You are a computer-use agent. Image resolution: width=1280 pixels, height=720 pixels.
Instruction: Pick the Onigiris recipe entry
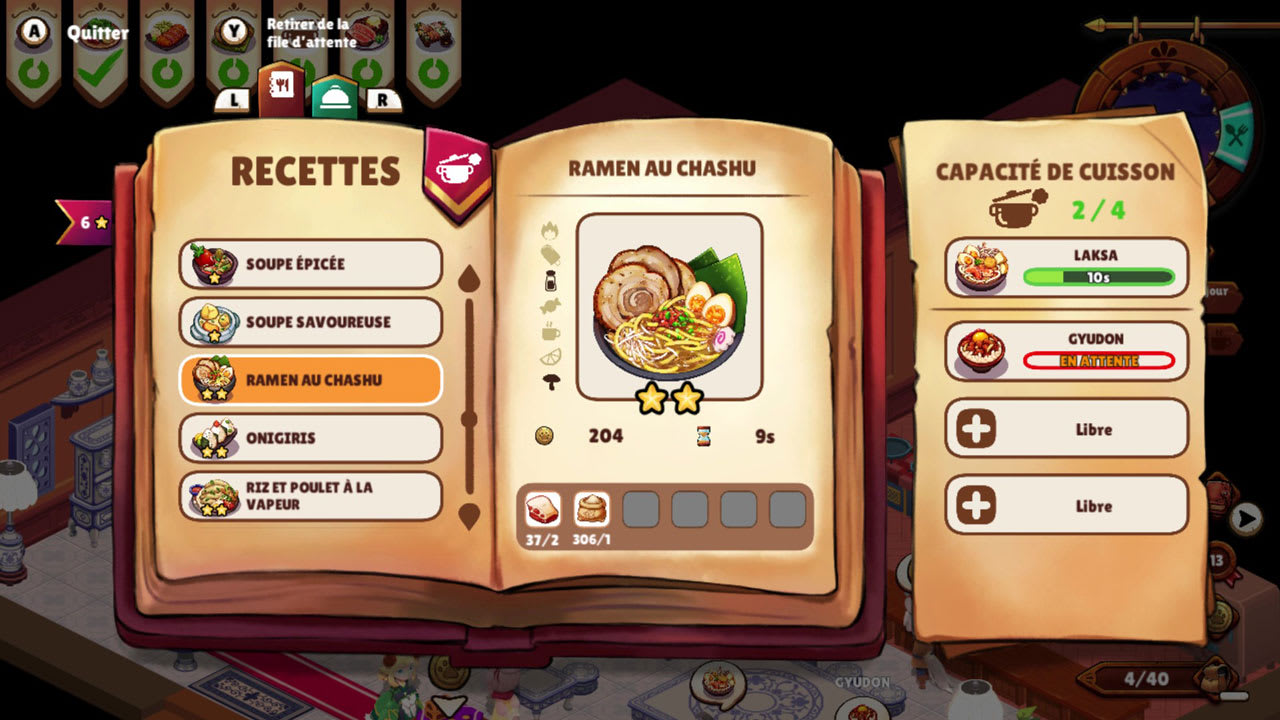tap(311, 438)
